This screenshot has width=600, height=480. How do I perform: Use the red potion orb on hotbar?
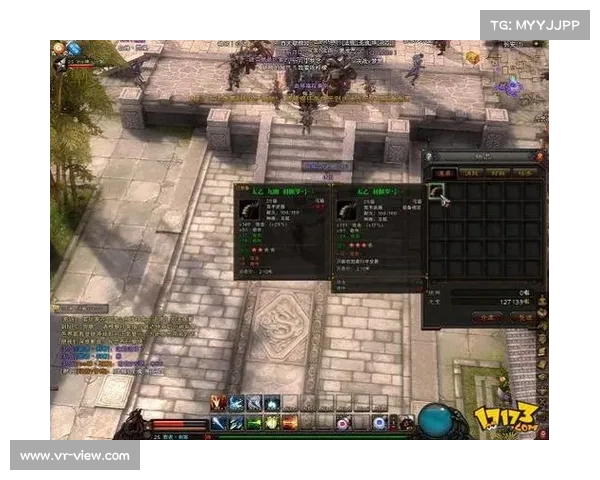click(343, 423)
